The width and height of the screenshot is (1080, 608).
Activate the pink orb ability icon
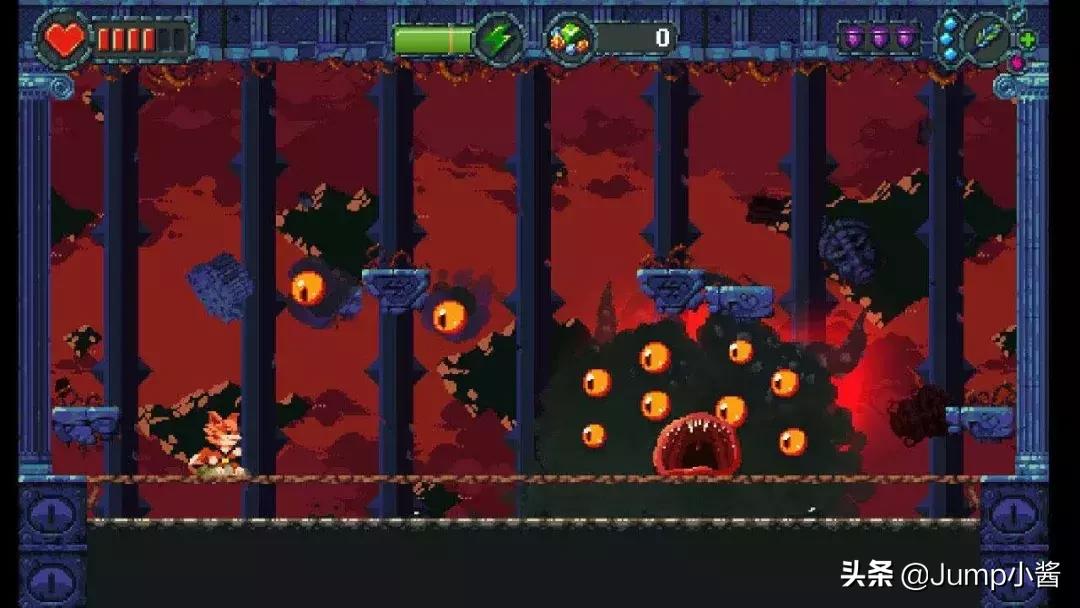pyautogui.click(x=1016, y=62)
